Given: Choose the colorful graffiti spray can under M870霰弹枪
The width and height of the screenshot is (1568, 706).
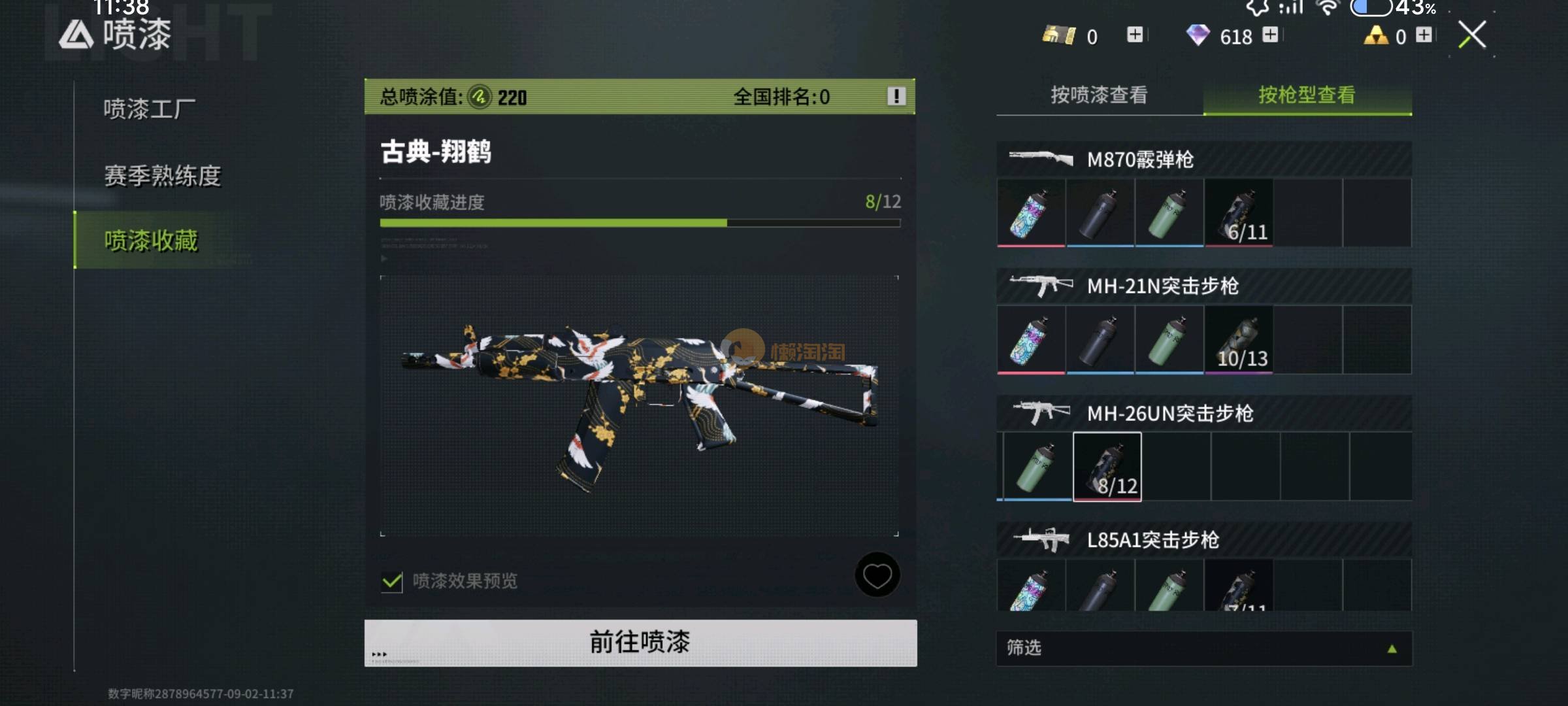Looking at the screenshot, I should coord(1031,213).
